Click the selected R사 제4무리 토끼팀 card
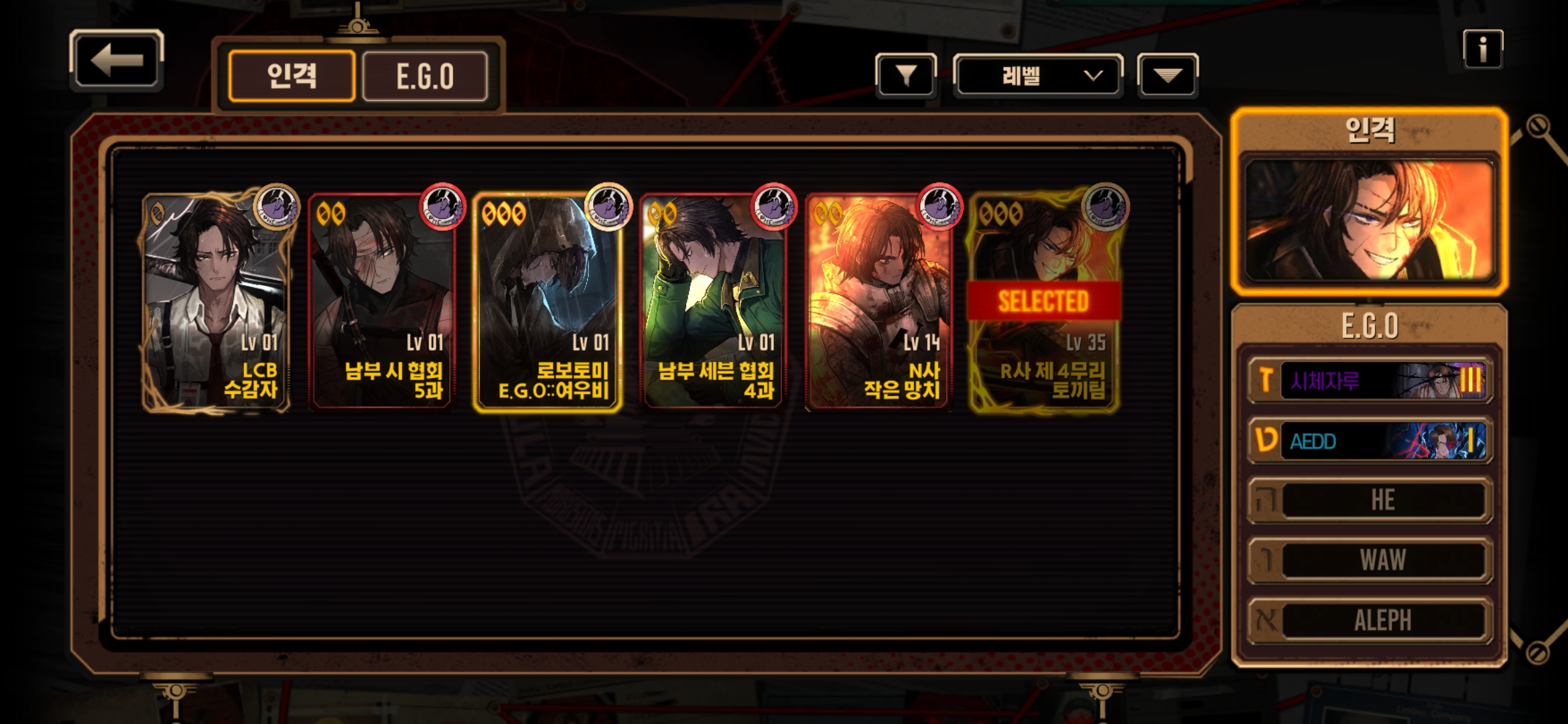The image size is (1568, 724). tap(1044, 302)
